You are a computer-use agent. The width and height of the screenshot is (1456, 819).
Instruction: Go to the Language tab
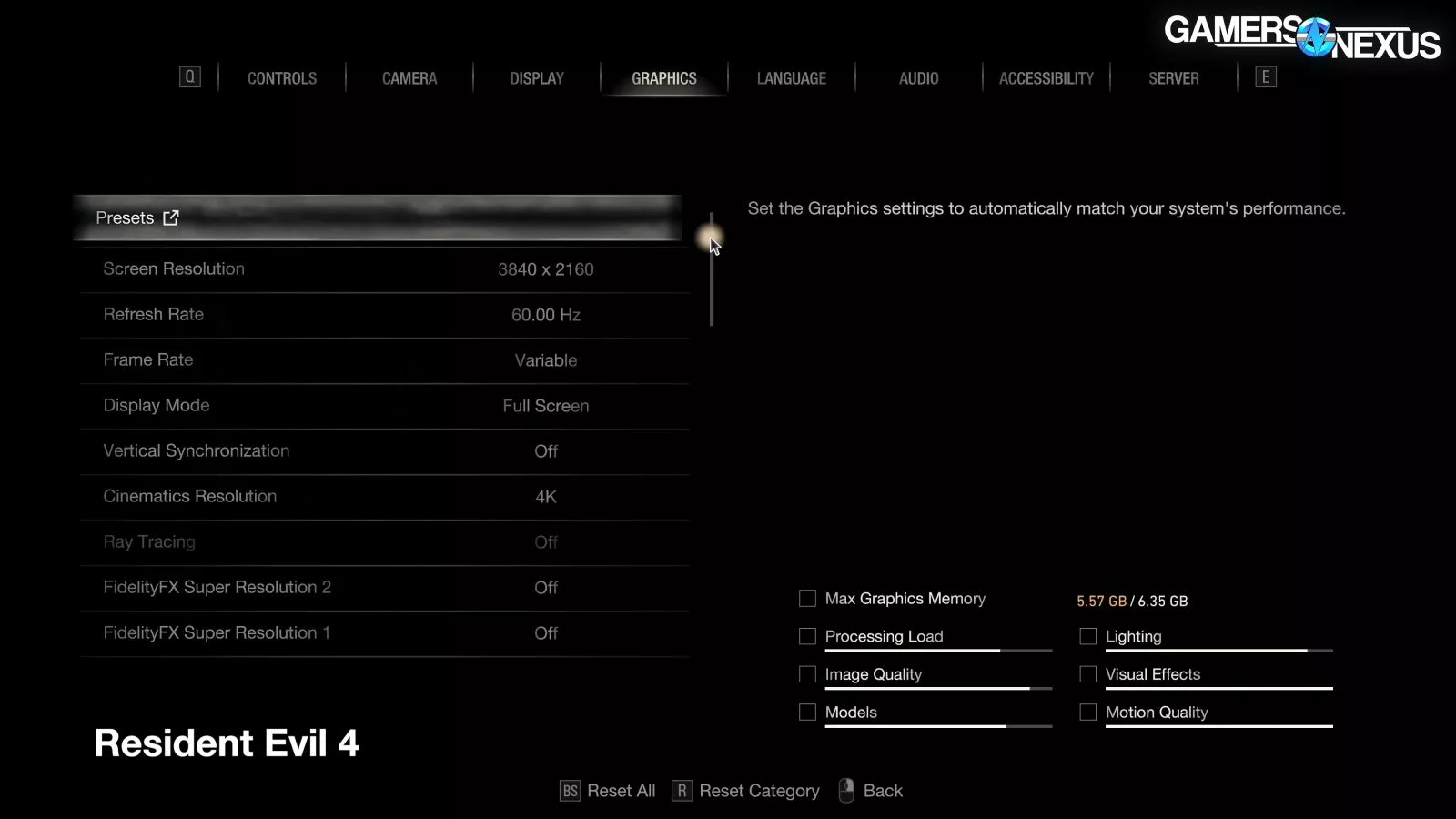click(x=792, y=78)
